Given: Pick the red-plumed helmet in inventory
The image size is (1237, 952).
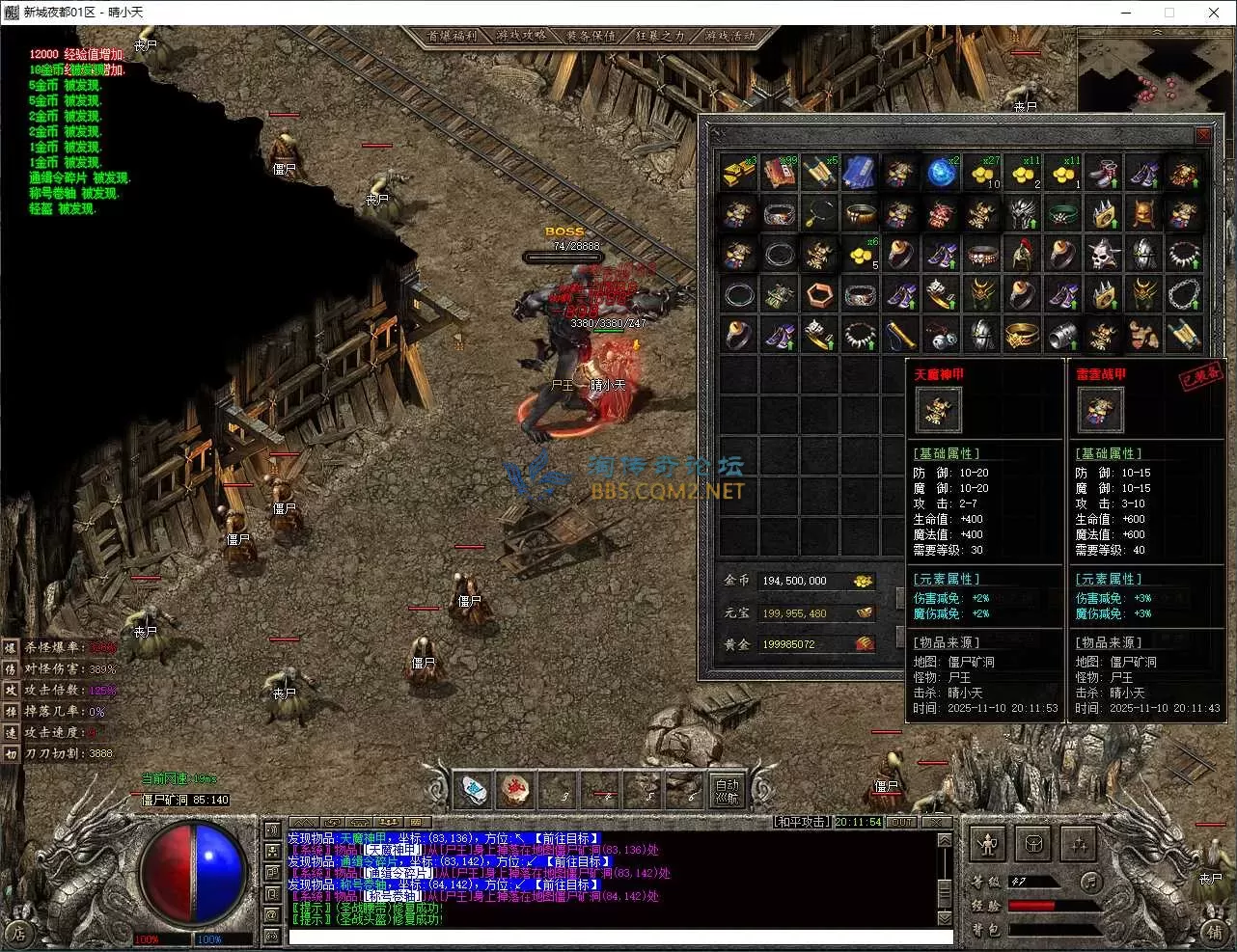Looking at the screenshot, I should click(1023, 255).
